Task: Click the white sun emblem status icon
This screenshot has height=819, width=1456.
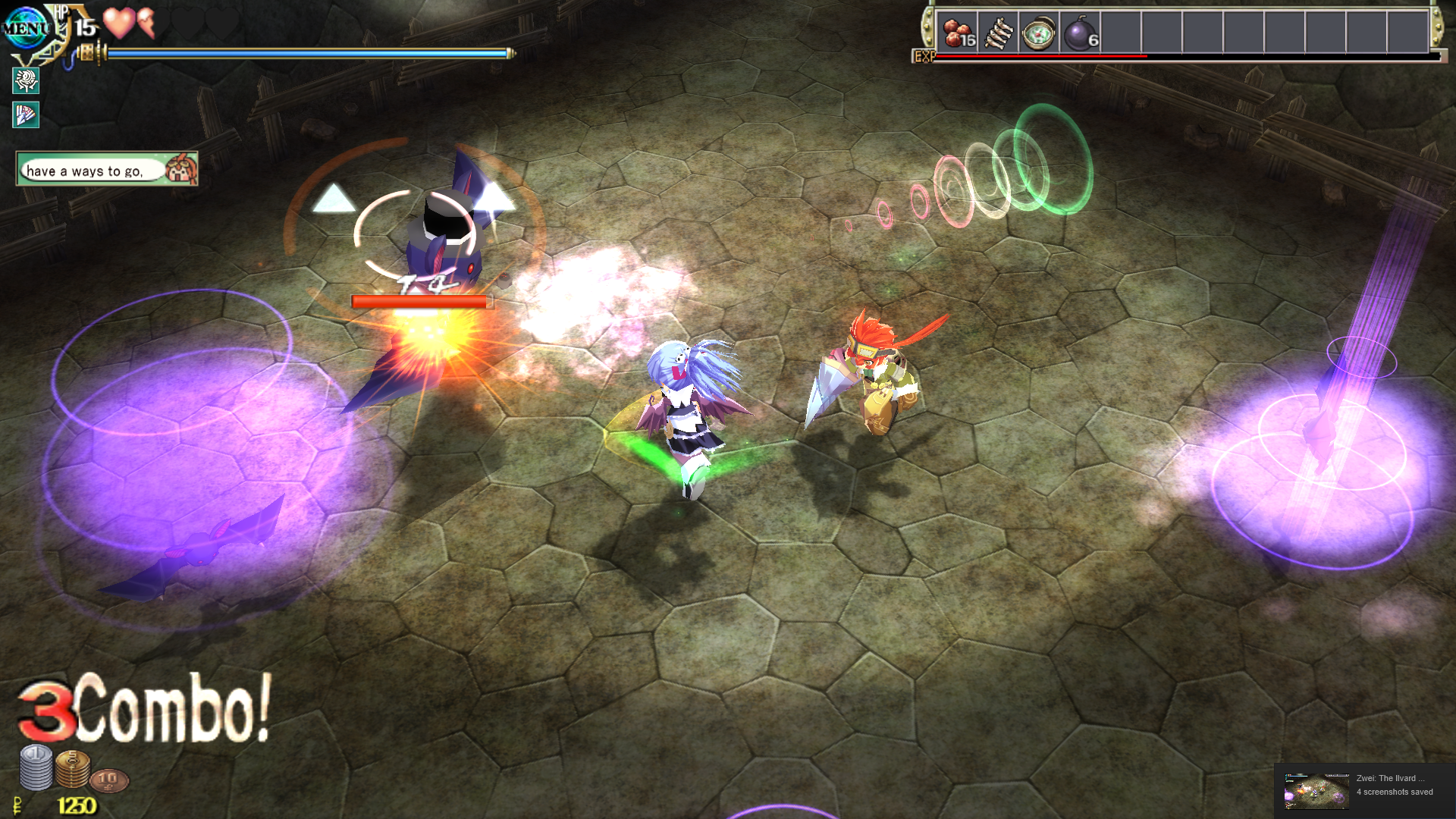Action: point(26,80)
